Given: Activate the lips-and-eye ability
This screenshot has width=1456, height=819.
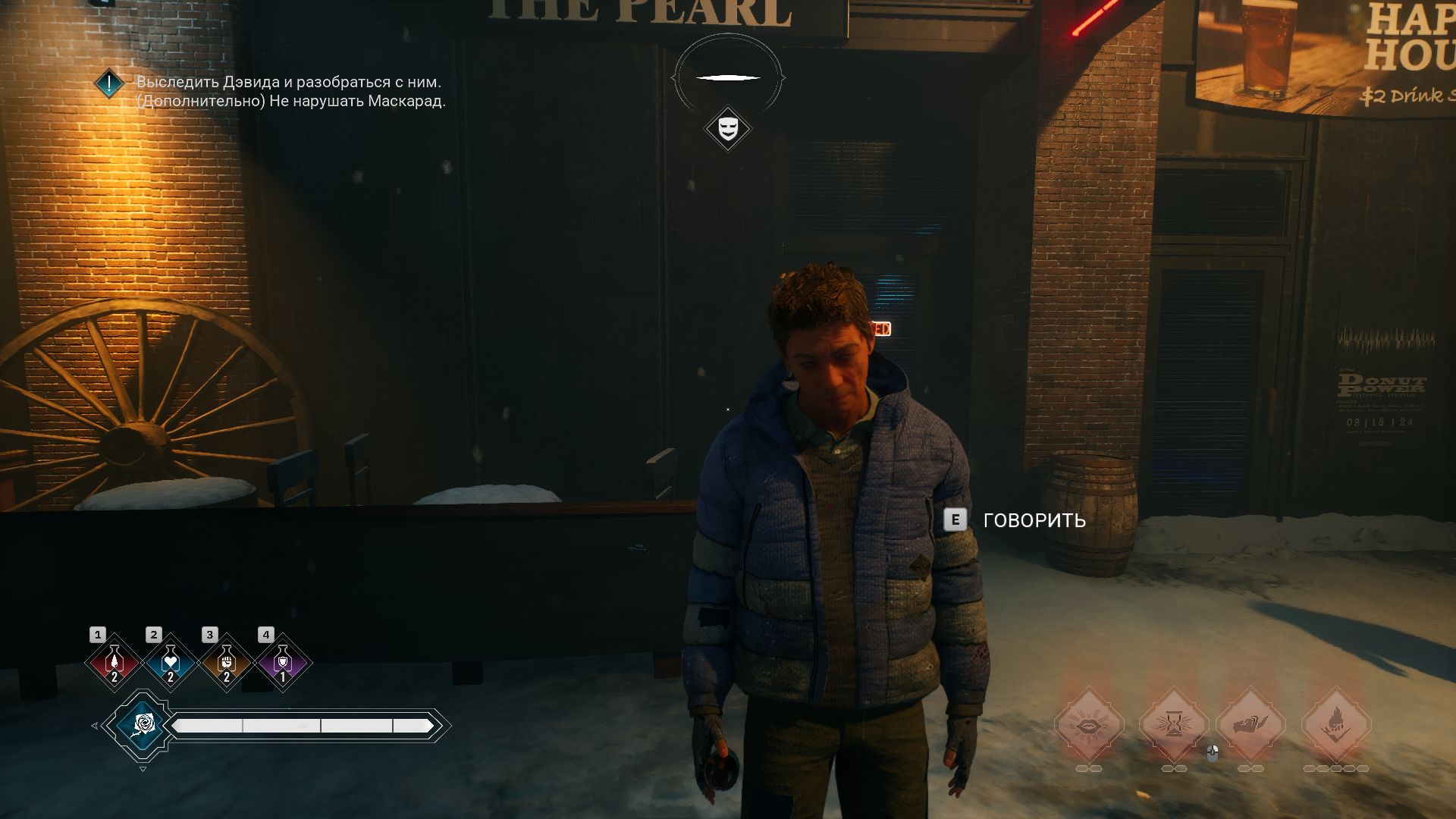Looking at the screenshot, I should [x=1089, y=725].
